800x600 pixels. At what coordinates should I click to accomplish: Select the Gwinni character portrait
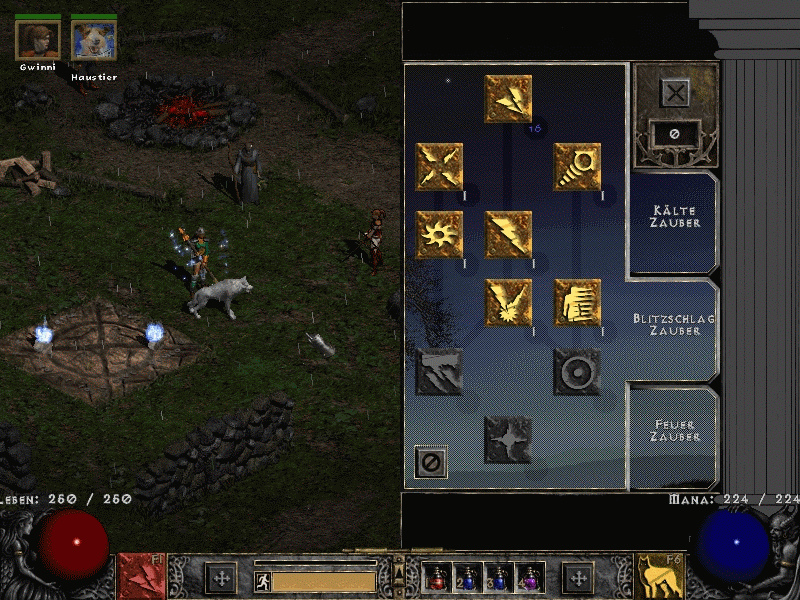click(x=38, y=40)
